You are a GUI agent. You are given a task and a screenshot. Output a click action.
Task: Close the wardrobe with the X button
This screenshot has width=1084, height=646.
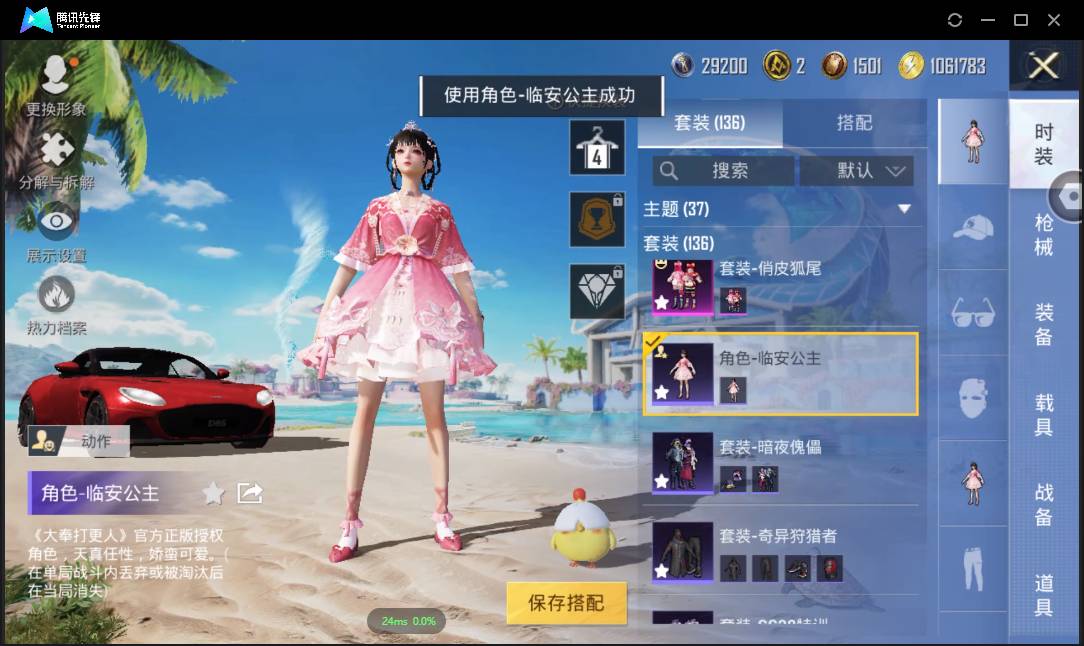point(1044,66)
